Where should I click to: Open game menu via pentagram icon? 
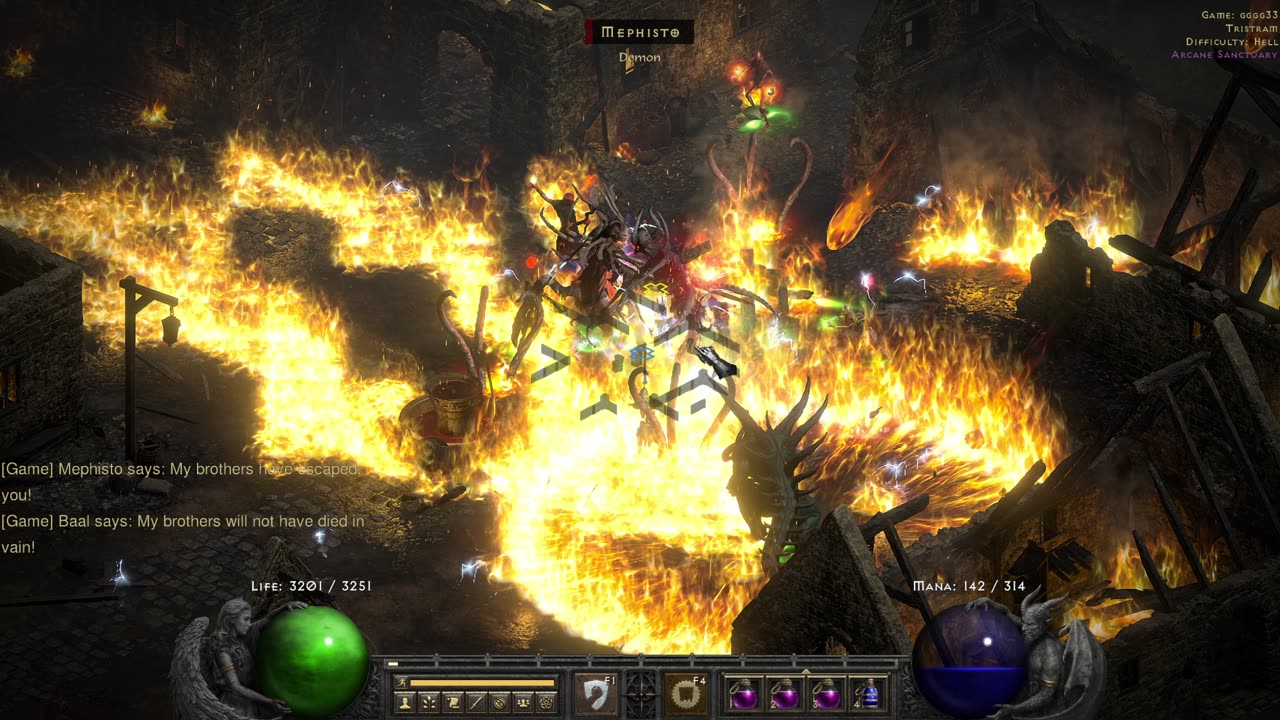coord(546,703)
